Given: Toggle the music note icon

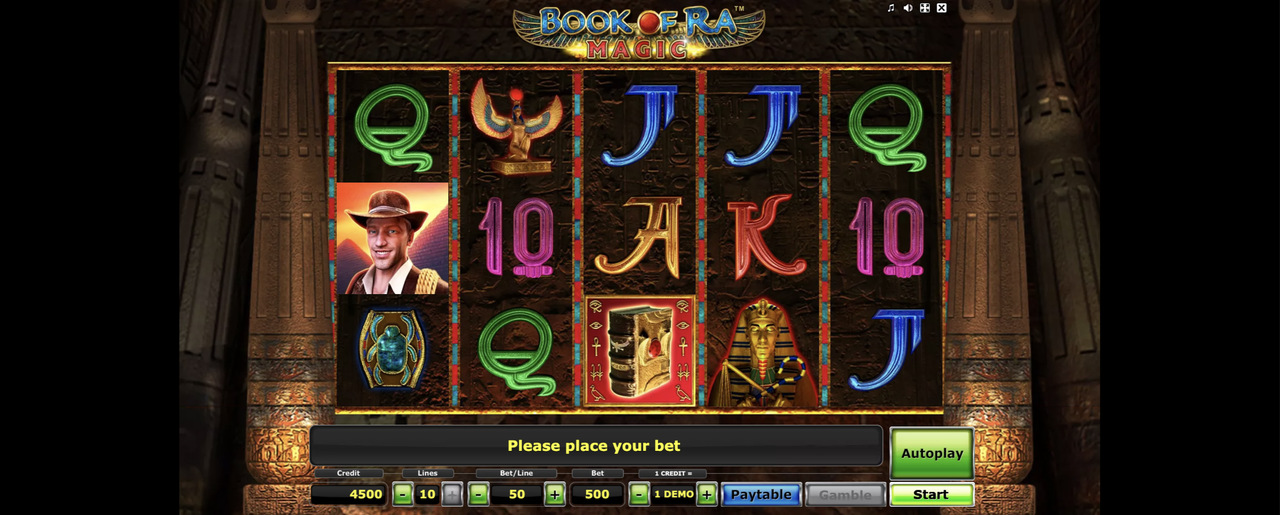Looking at the screenshot, I should (x=891, y=8).
